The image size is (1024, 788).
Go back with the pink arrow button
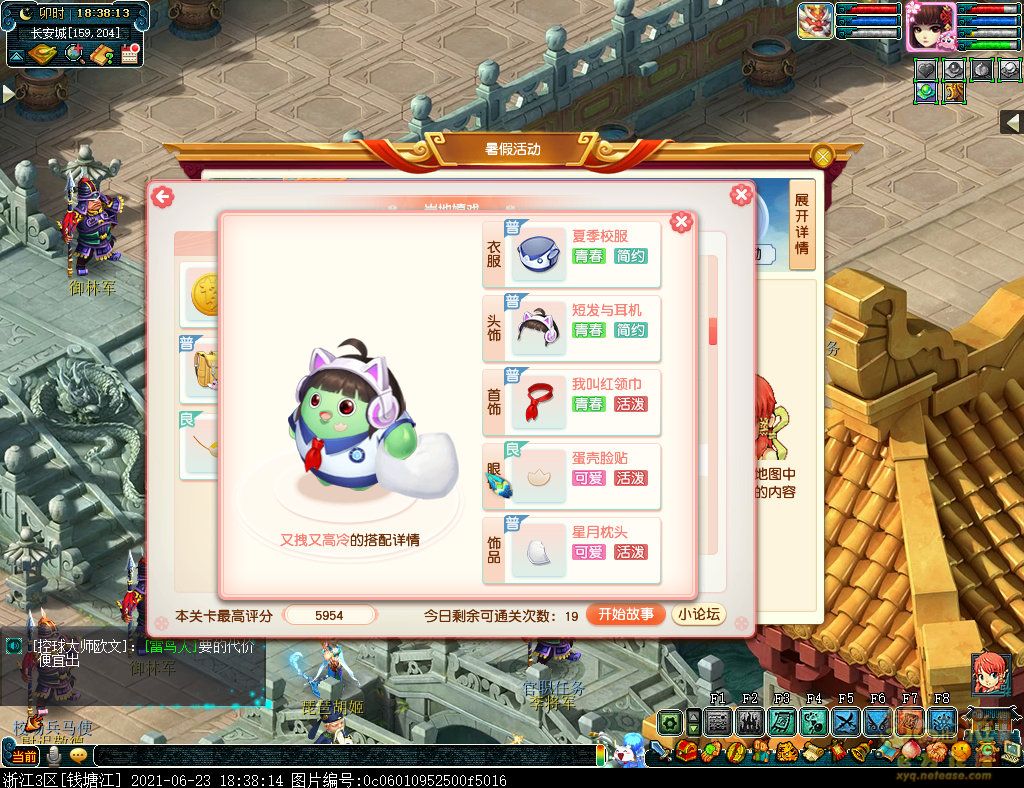click(162, 197)
